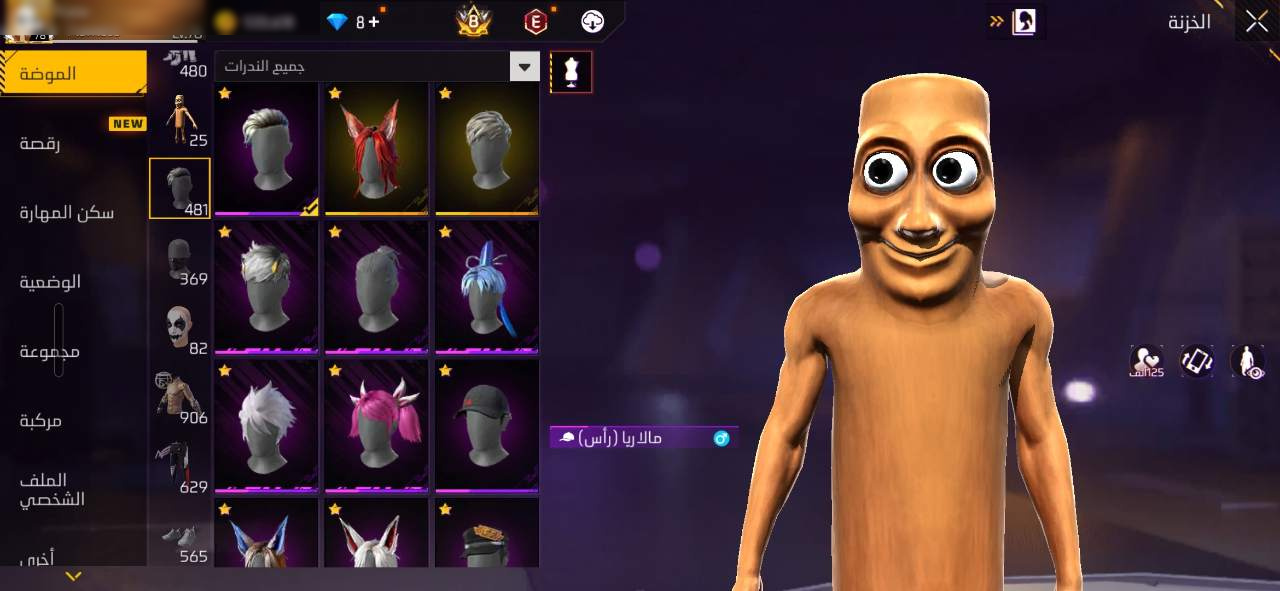This screenshot has height=591, width=1280.
Task: Select the shoes category showing 565
Action: pyautogui.click(x=180, y=540)
